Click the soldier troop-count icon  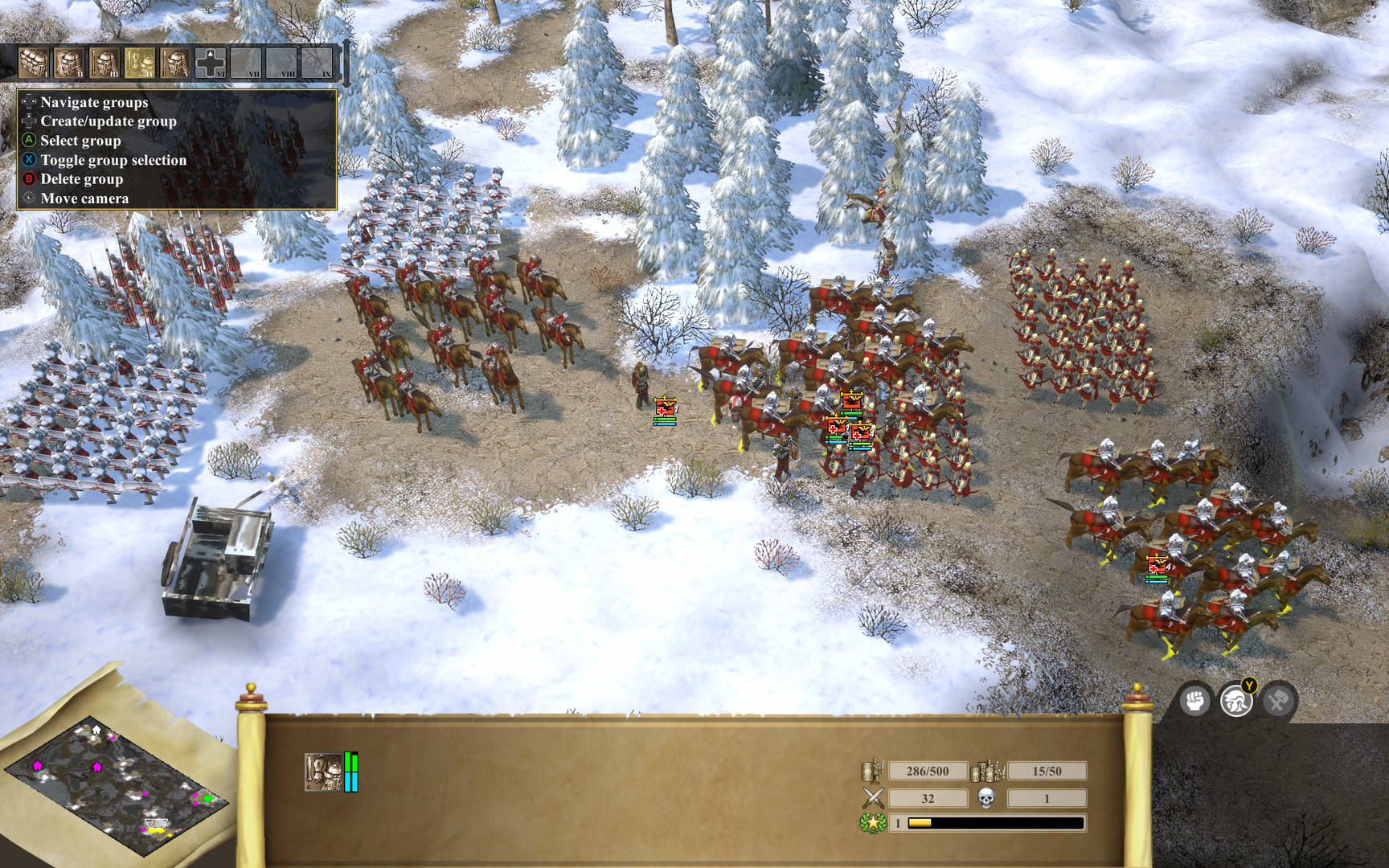click(872, 770)
